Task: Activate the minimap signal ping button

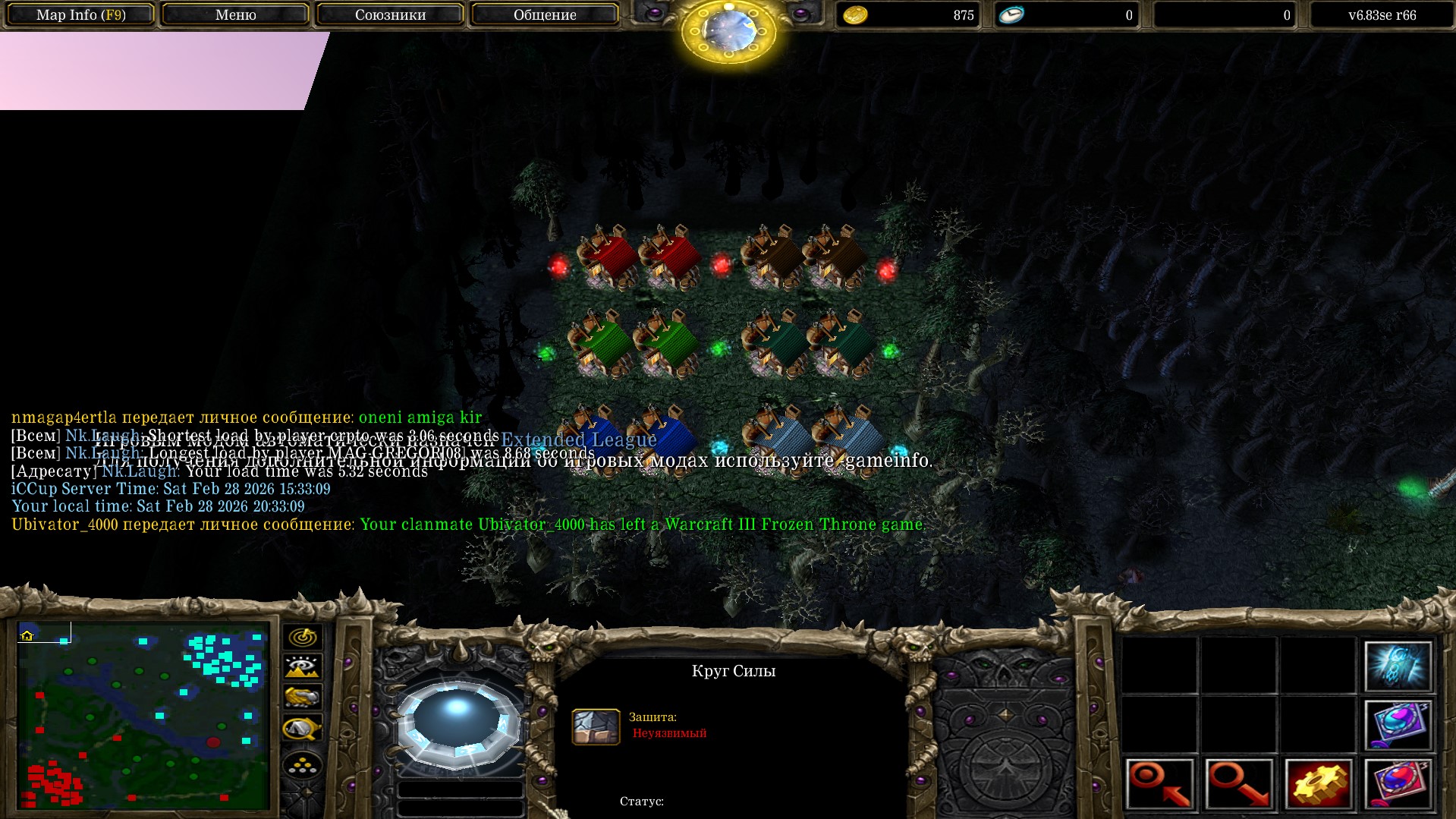Action: pyautogui.click(x=302, y=637)
